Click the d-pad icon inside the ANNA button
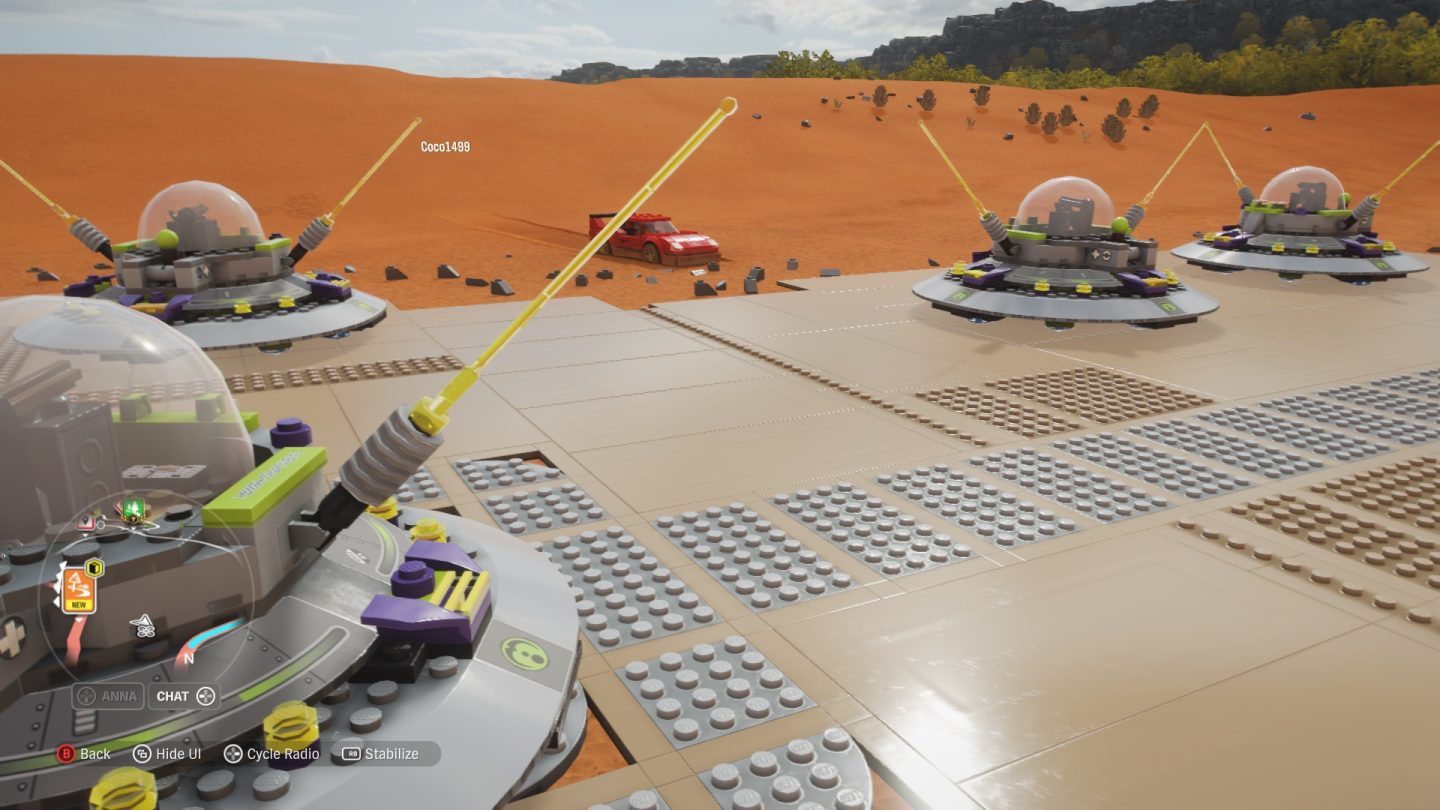Viewport: 1440px width, 810px height. [87, 696]
